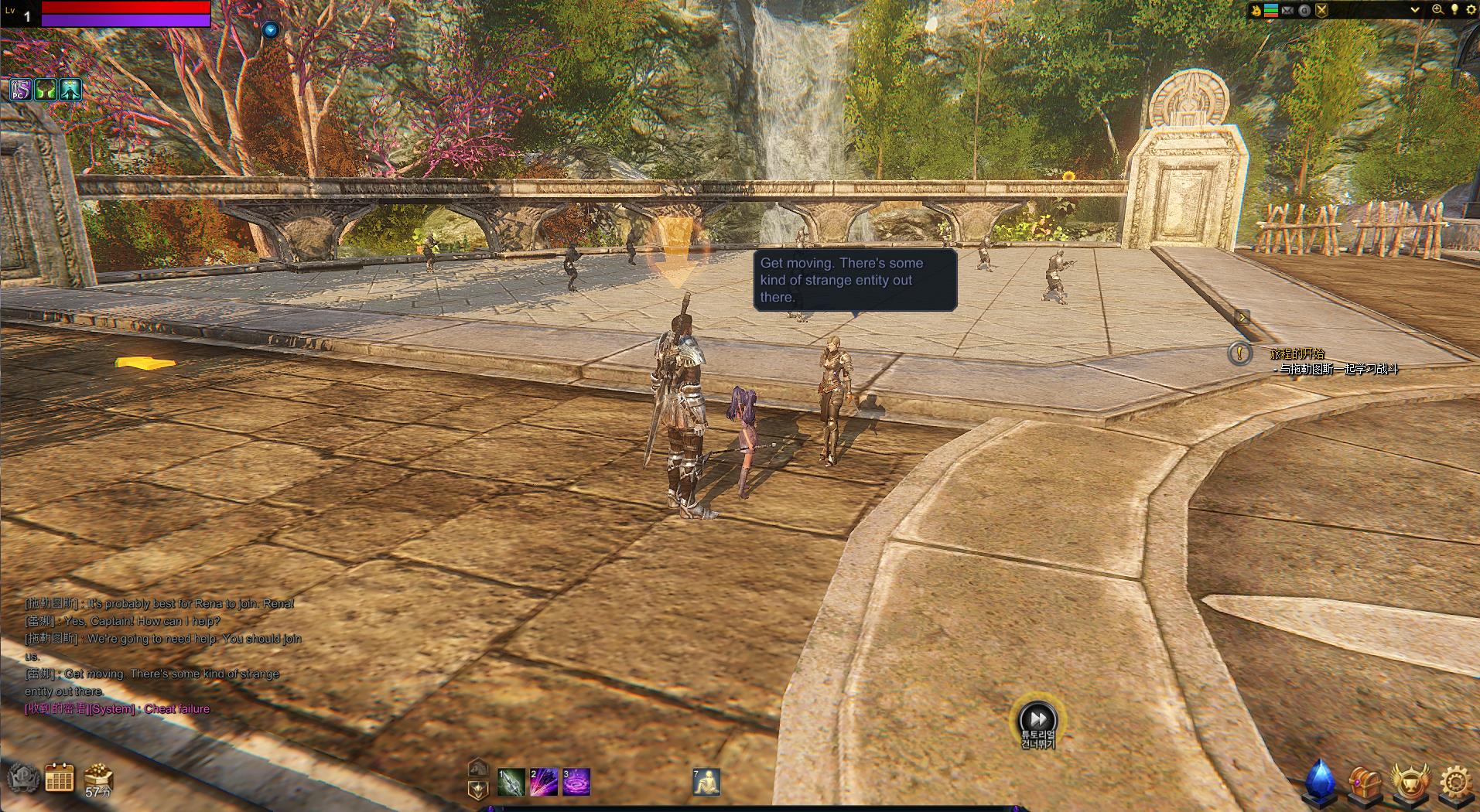Open the crossed swords shield icon
The width and height of the screenshot is (1480, 812).
click(x=1321, y=11)
